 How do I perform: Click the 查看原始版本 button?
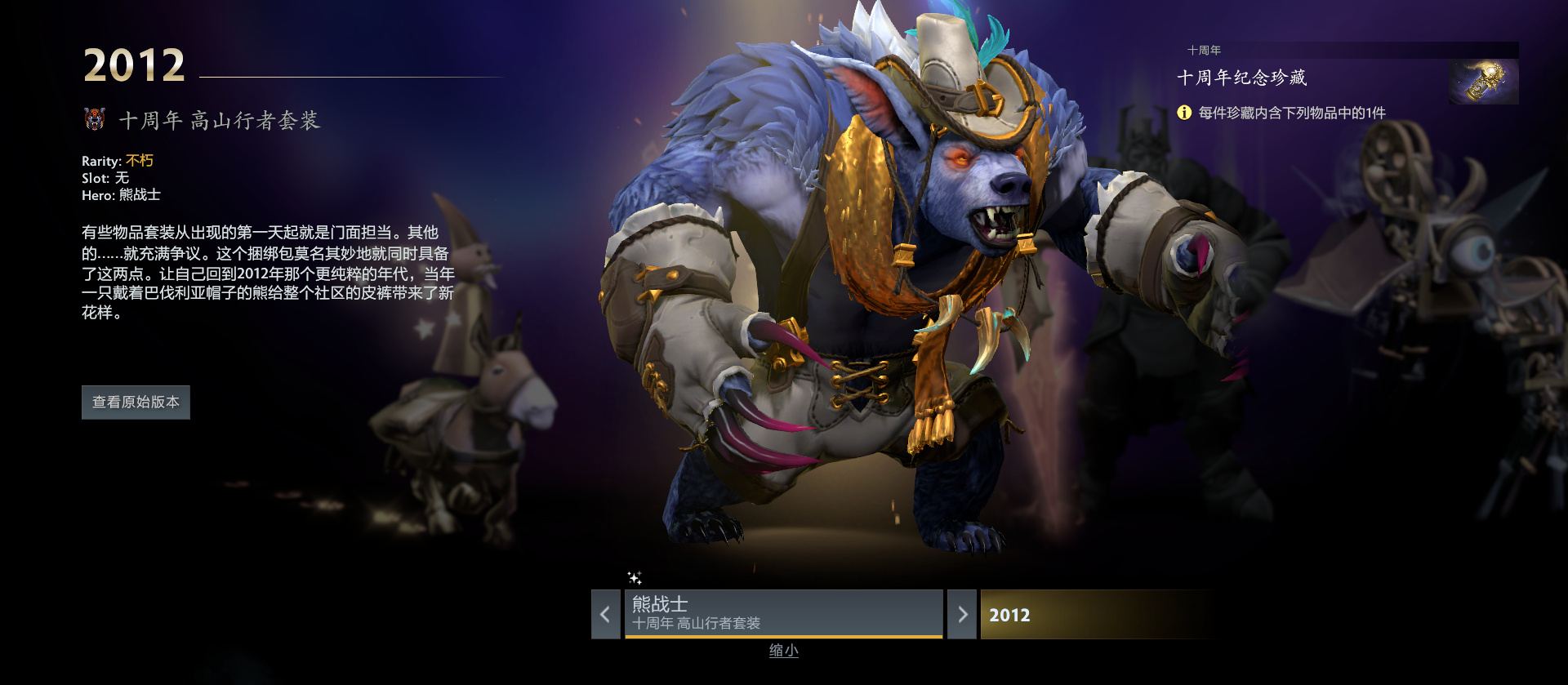tap(136, 403)
